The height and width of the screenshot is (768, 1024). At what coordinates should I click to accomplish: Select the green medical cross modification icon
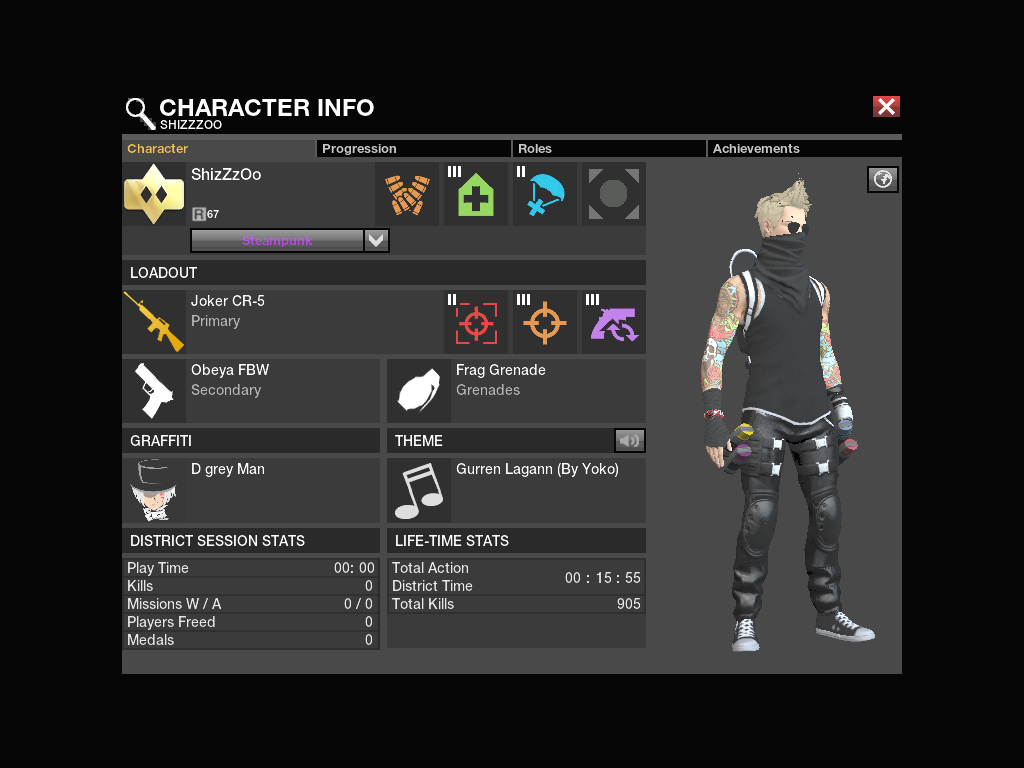point(476,194)
